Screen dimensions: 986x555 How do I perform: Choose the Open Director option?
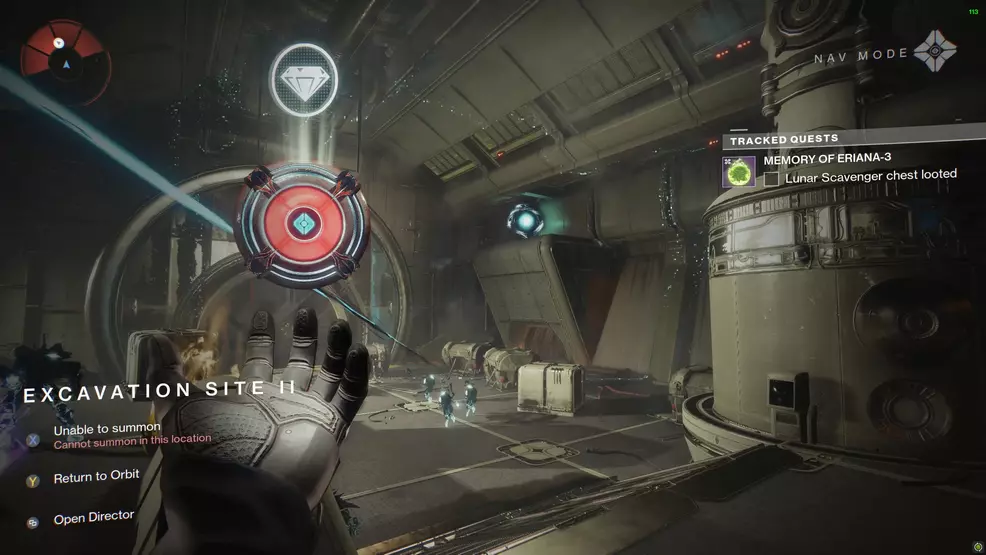coord(94,519)
